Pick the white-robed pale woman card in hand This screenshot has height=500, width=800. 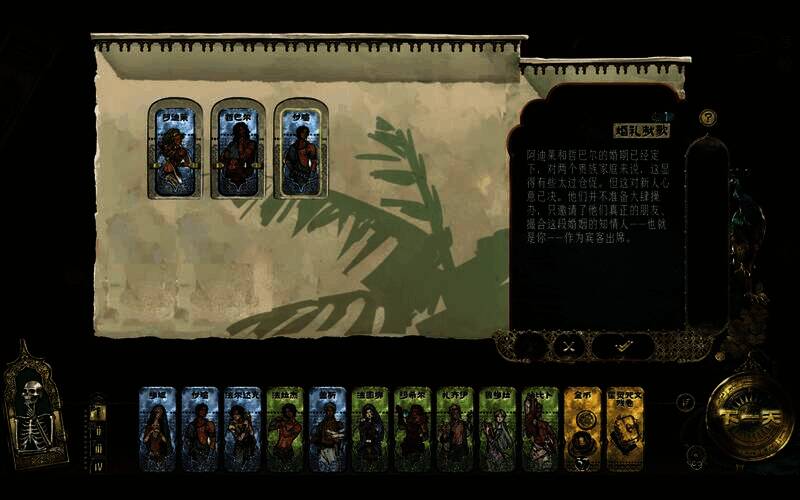[497, 429]
